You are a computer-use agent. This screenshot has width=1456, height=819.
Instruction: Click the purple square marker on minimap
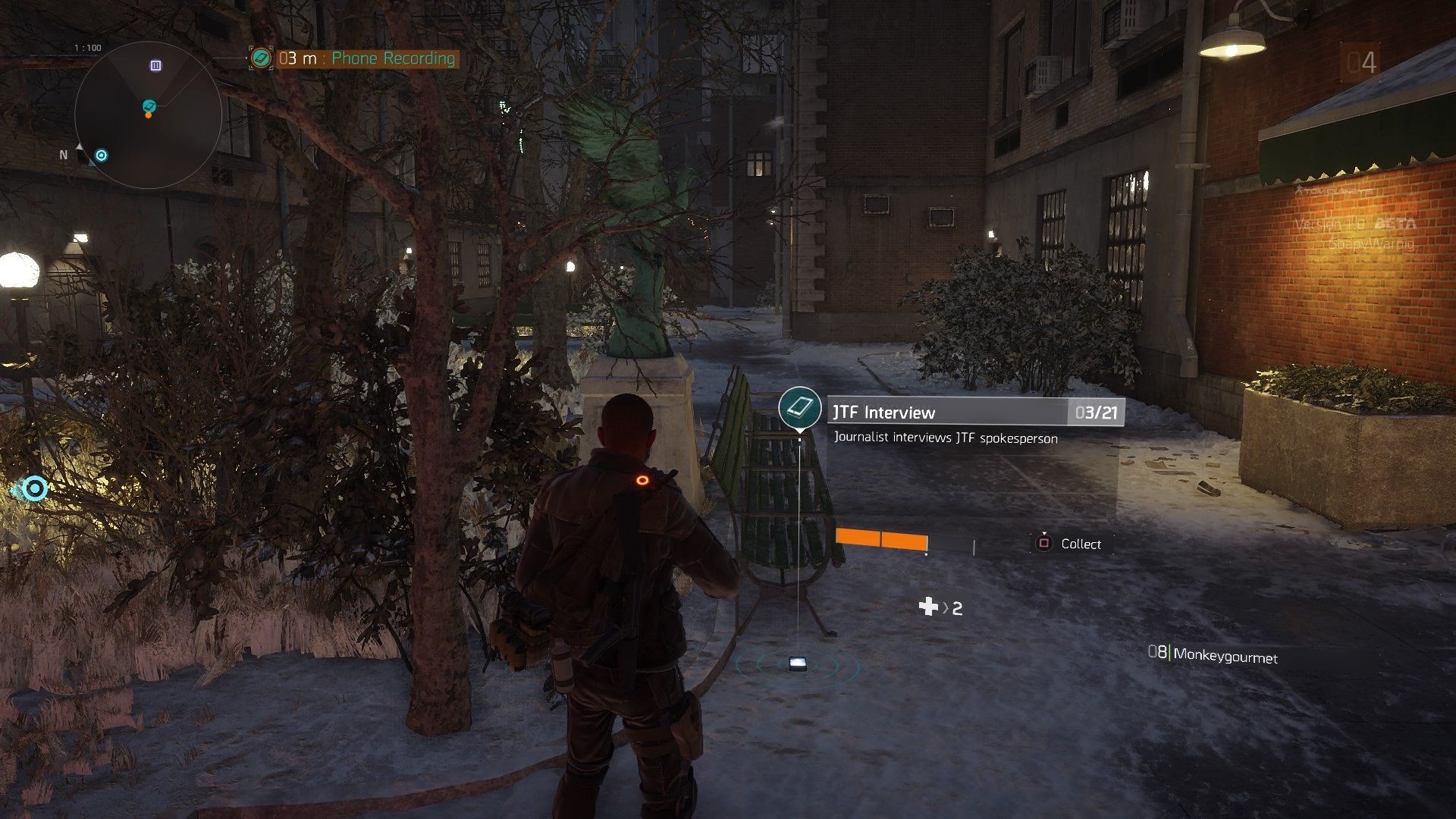155,66
